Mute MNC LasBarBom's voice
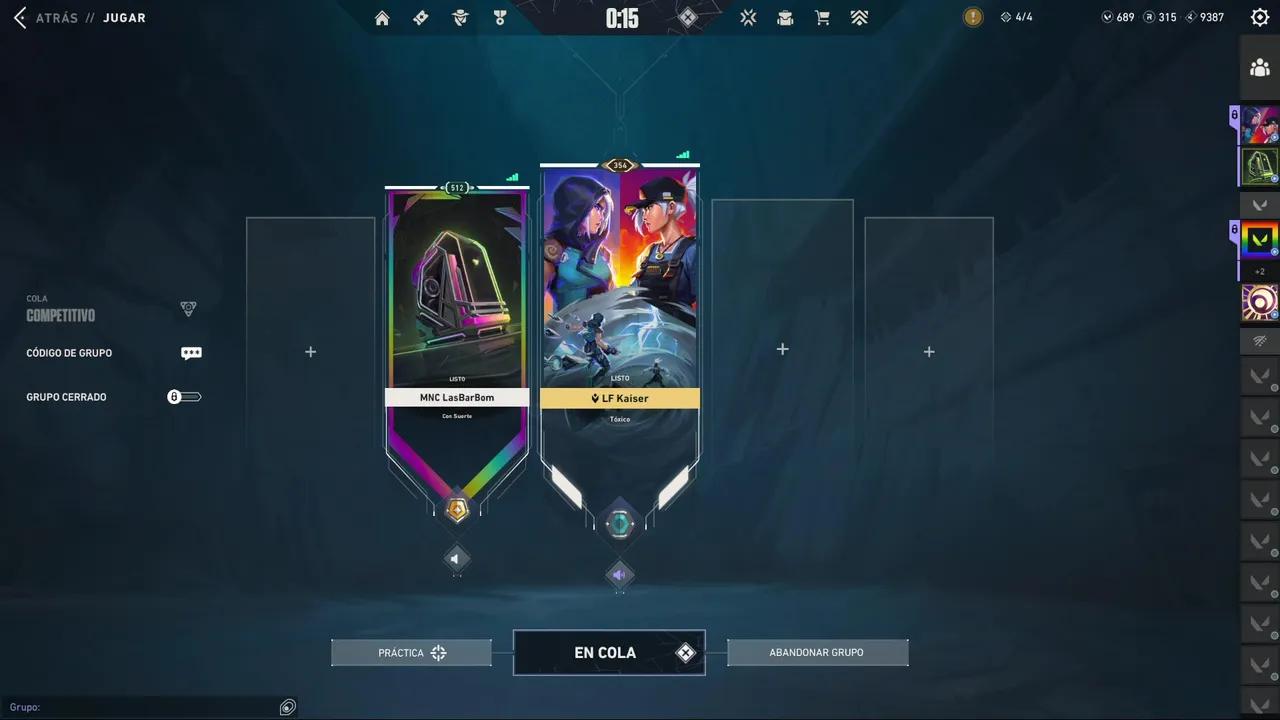Image resolution: width=1280 pixels, height=720 pixels. pyautogui.click(x=456, y=559)
